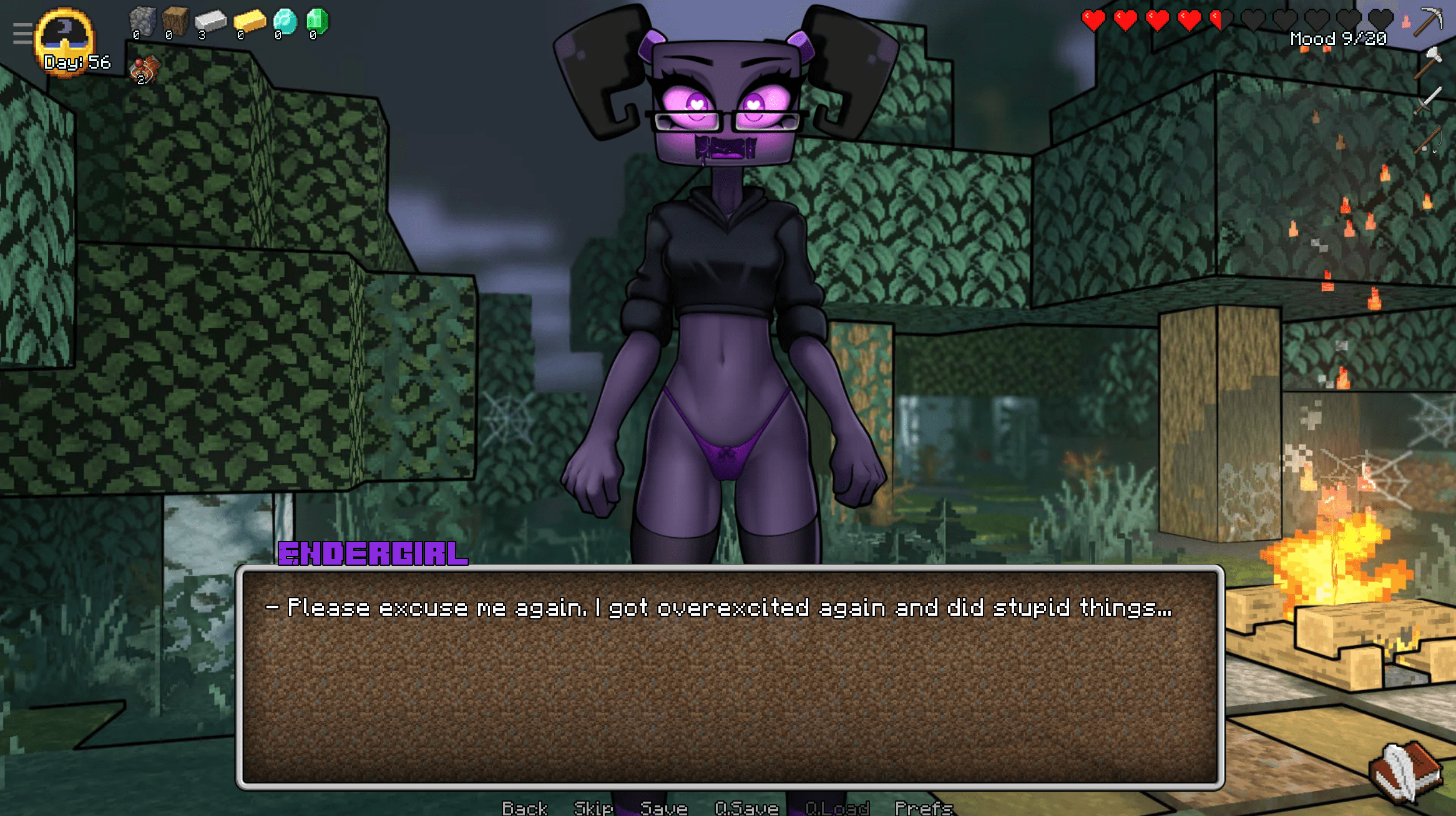Image resolution: width=1456 pixels, height=816 pixels.
Task: Click the wood block resource icon
Action: [x=175, y=21]
